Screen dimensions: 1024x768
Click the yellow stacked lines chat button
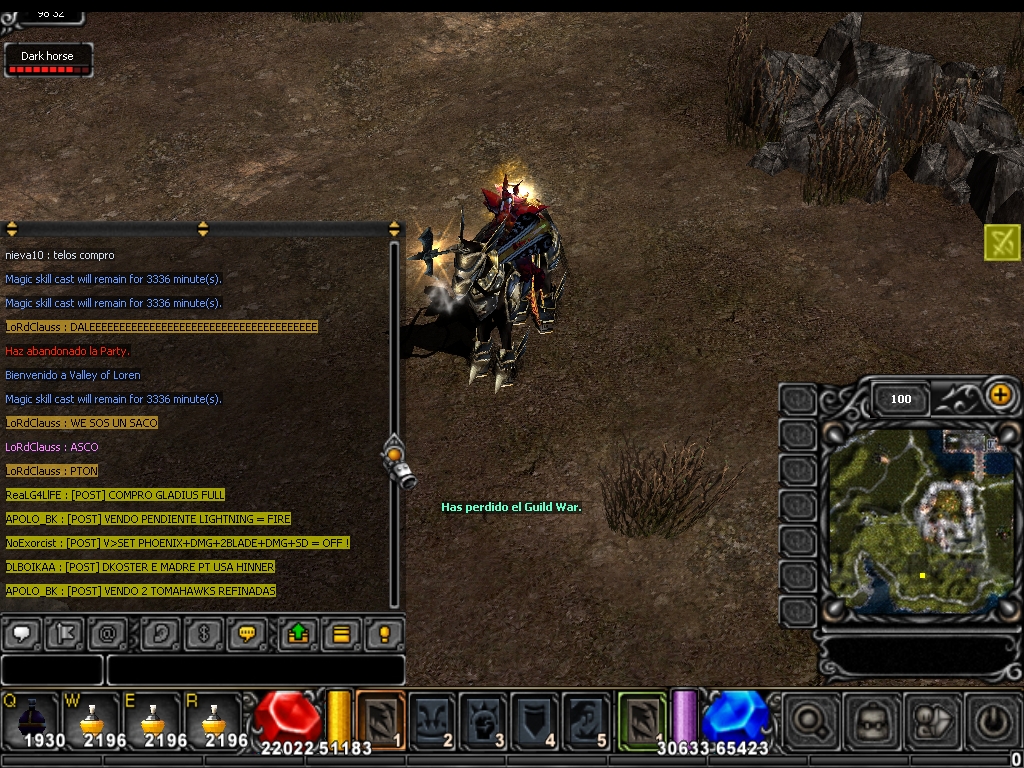coord(341,634)
